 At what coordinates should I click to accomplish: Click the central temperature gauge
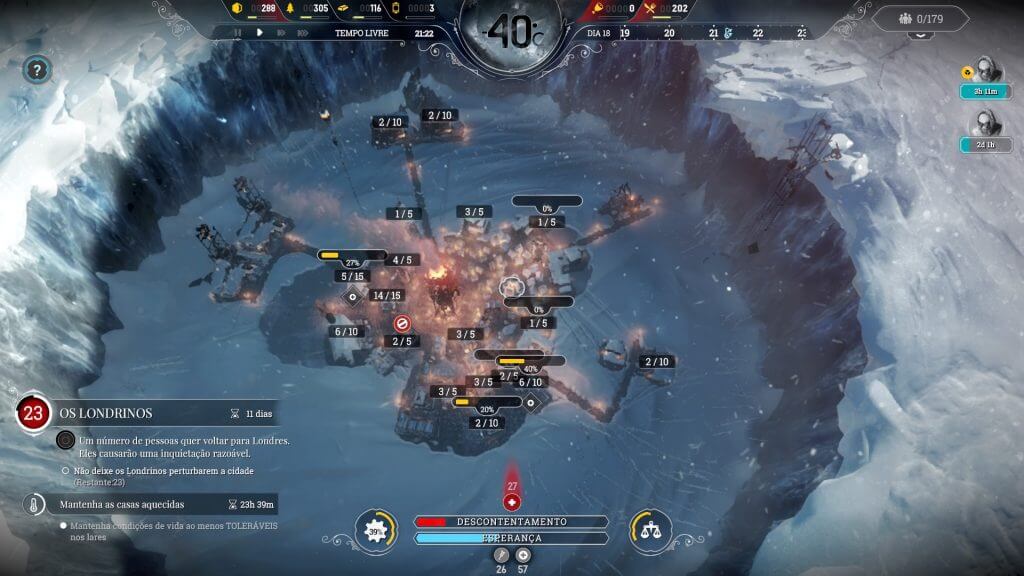pos(511,33)
